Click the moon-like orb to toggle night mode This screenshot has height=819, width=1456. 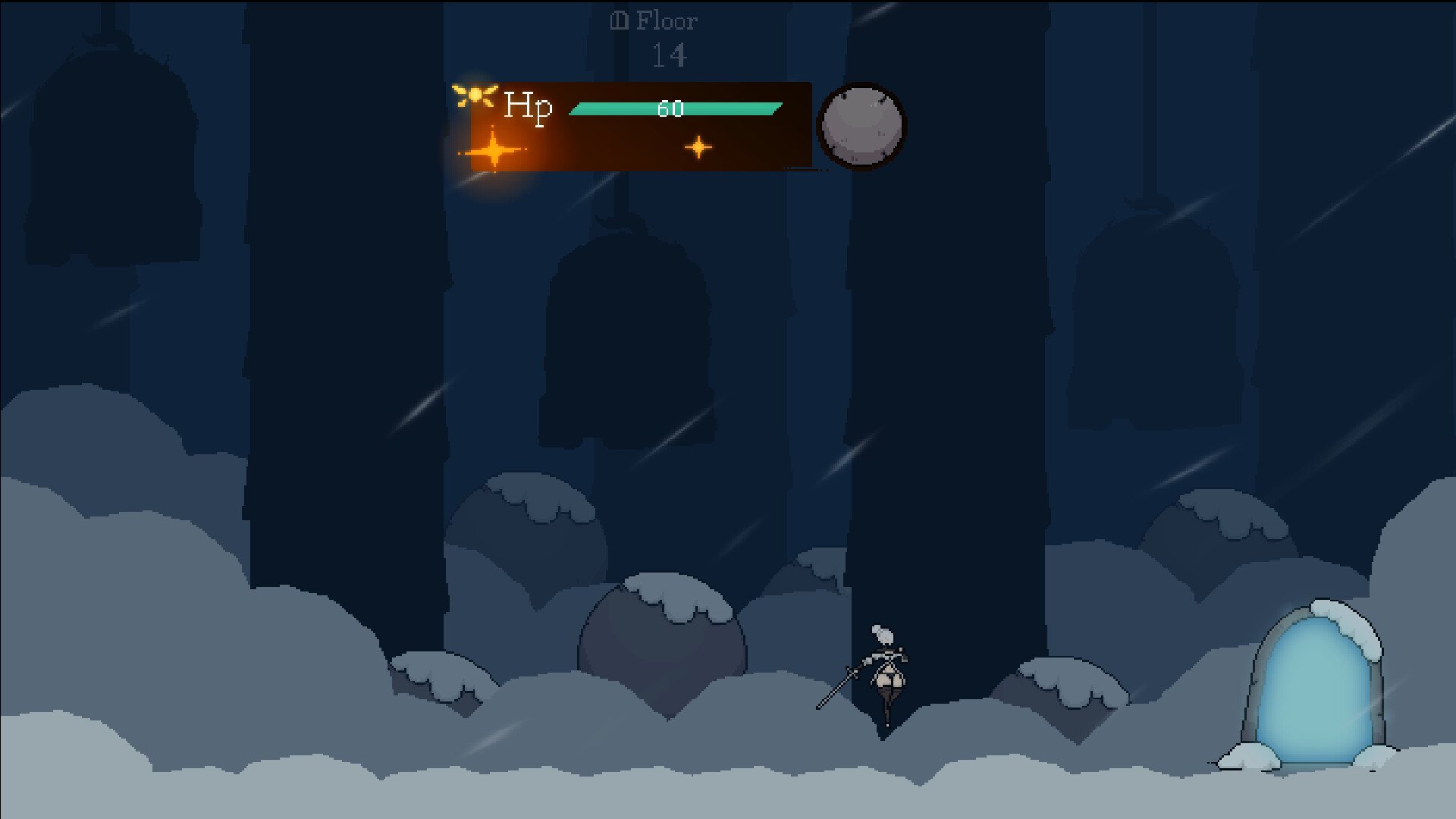click(861, 126)
